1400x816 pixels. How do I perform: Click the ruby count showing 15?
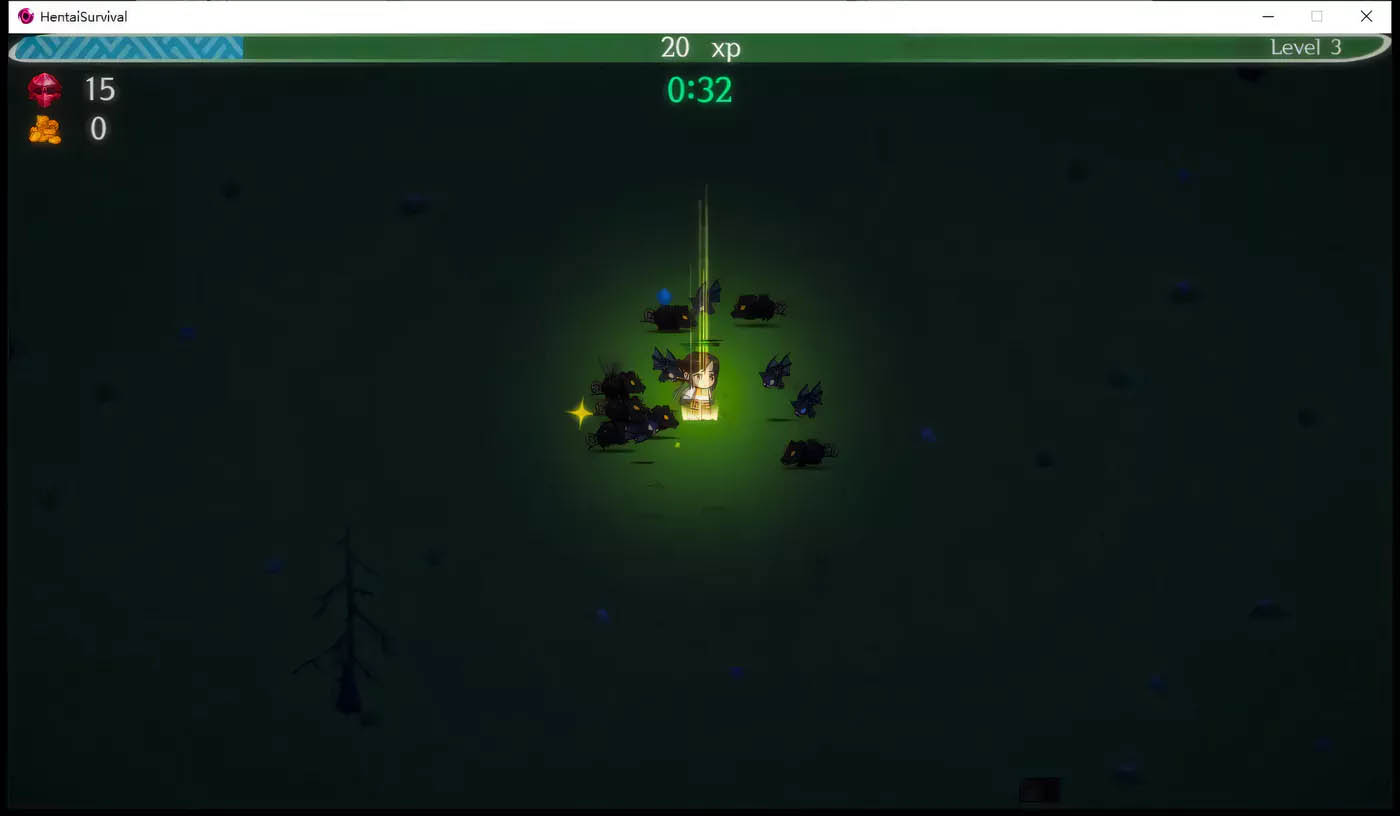click(x=100, y=90)
